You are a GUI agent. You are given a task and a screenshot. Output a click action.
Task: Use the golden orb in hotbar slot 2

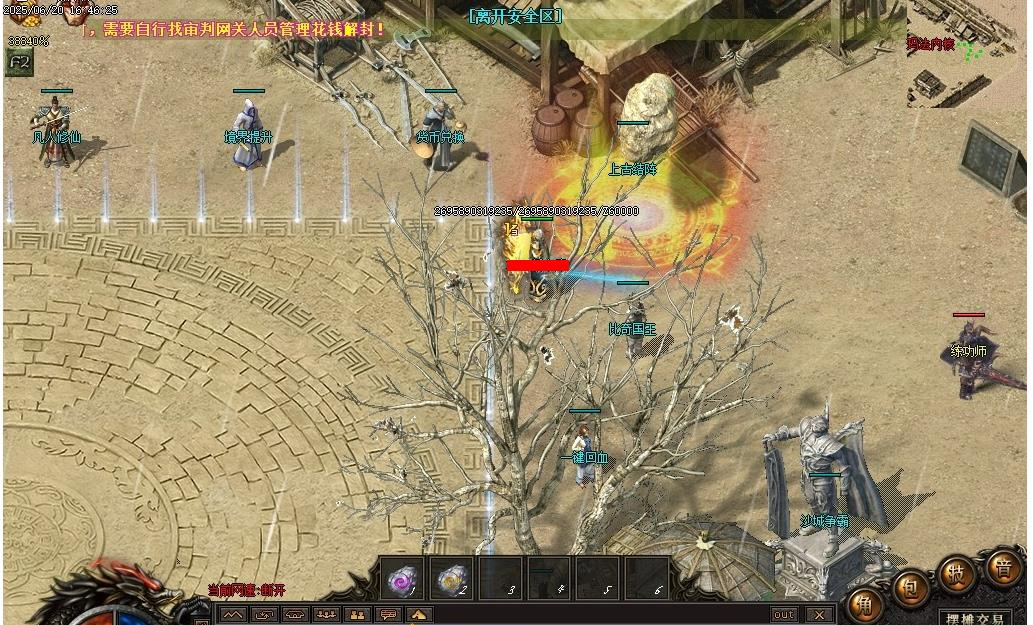coord(453,579)
